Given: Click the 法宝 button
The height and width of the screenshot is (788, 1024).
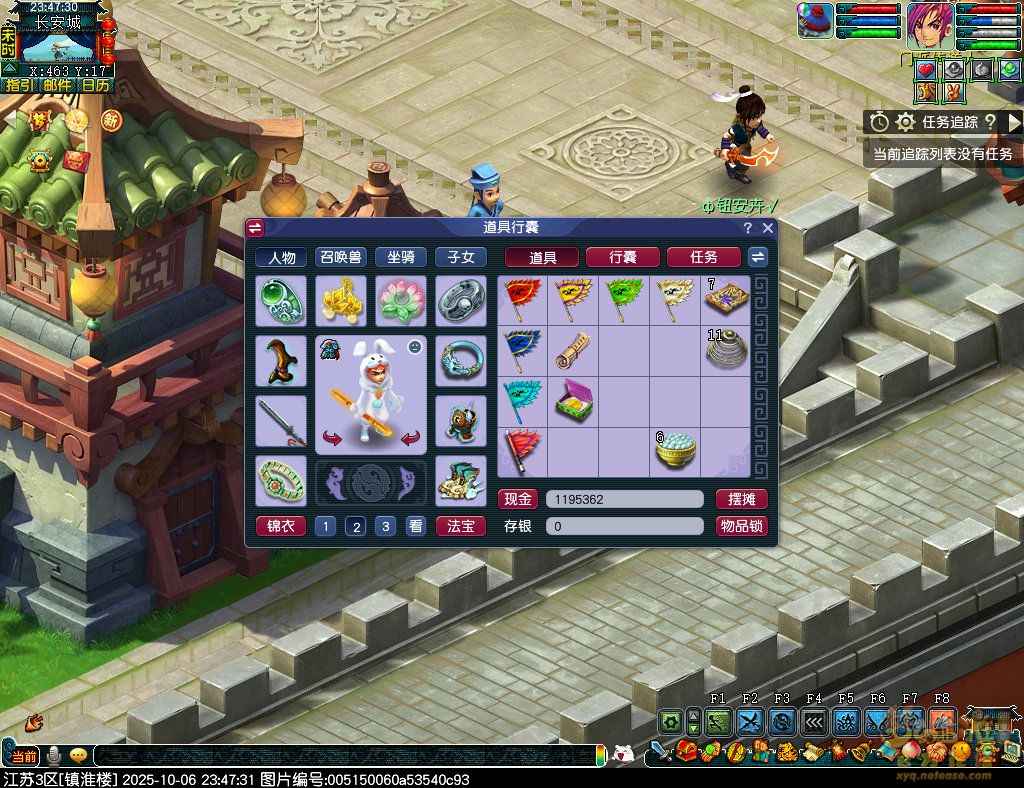Looking at the screenshot, I should pos(461,526).
